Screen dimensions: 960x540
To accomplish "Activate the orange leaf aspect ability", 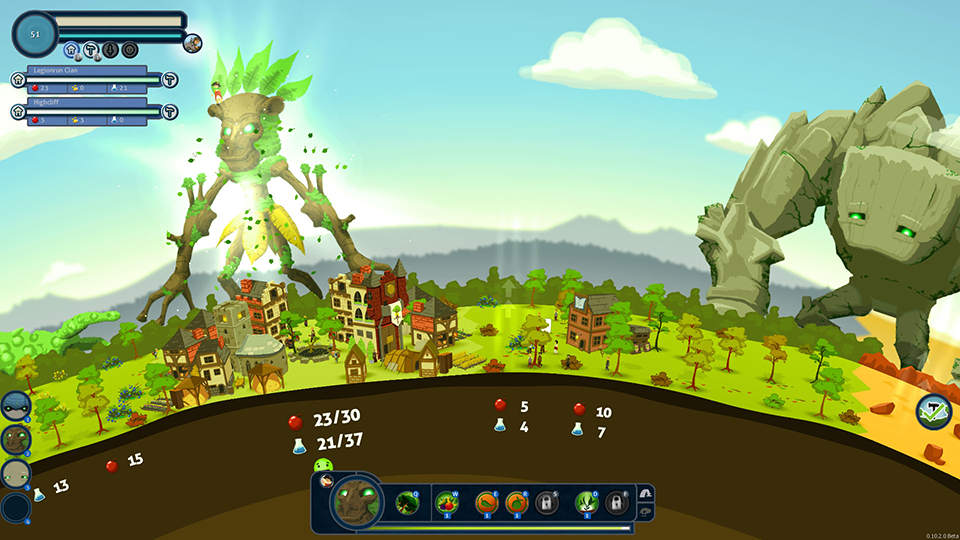I will tap(487, 502).
